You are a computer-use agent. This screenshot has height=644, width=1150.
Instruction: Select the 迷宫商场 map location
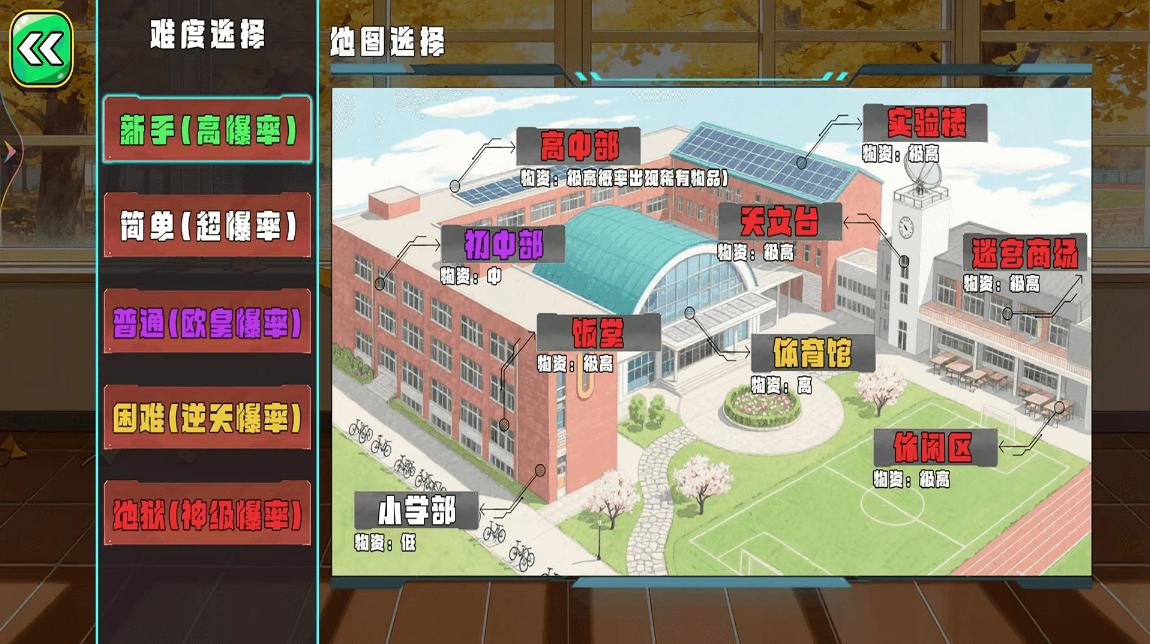(1024, 253)
